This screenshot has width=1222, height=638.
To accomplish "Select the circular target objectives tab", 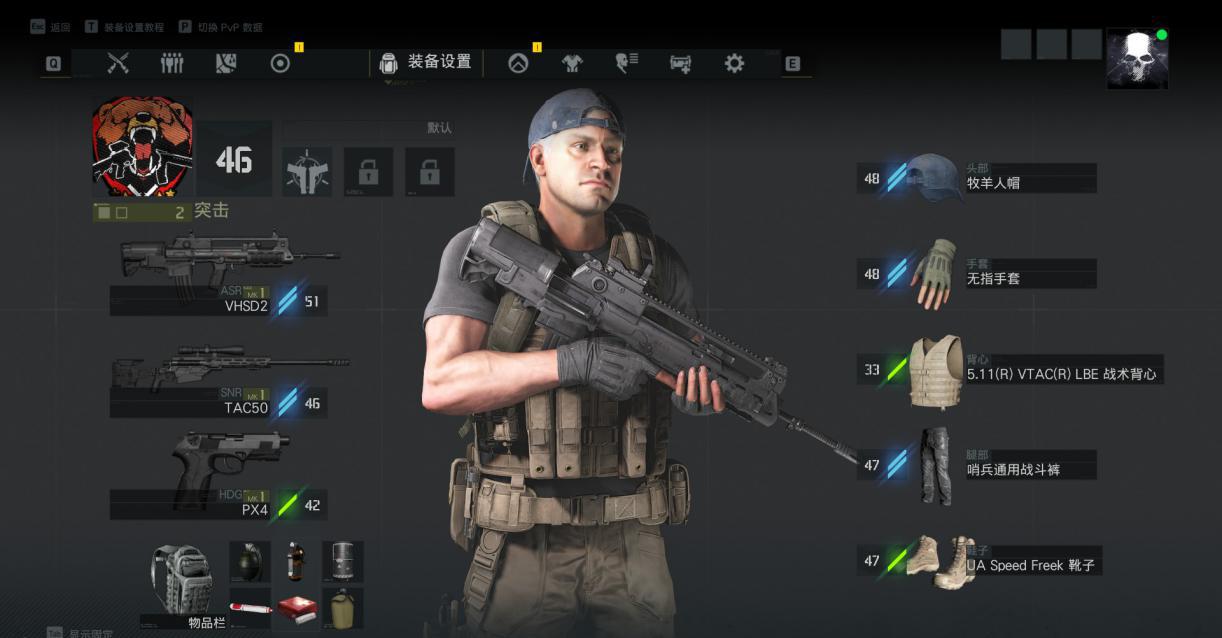I will [x=280, y=64].
